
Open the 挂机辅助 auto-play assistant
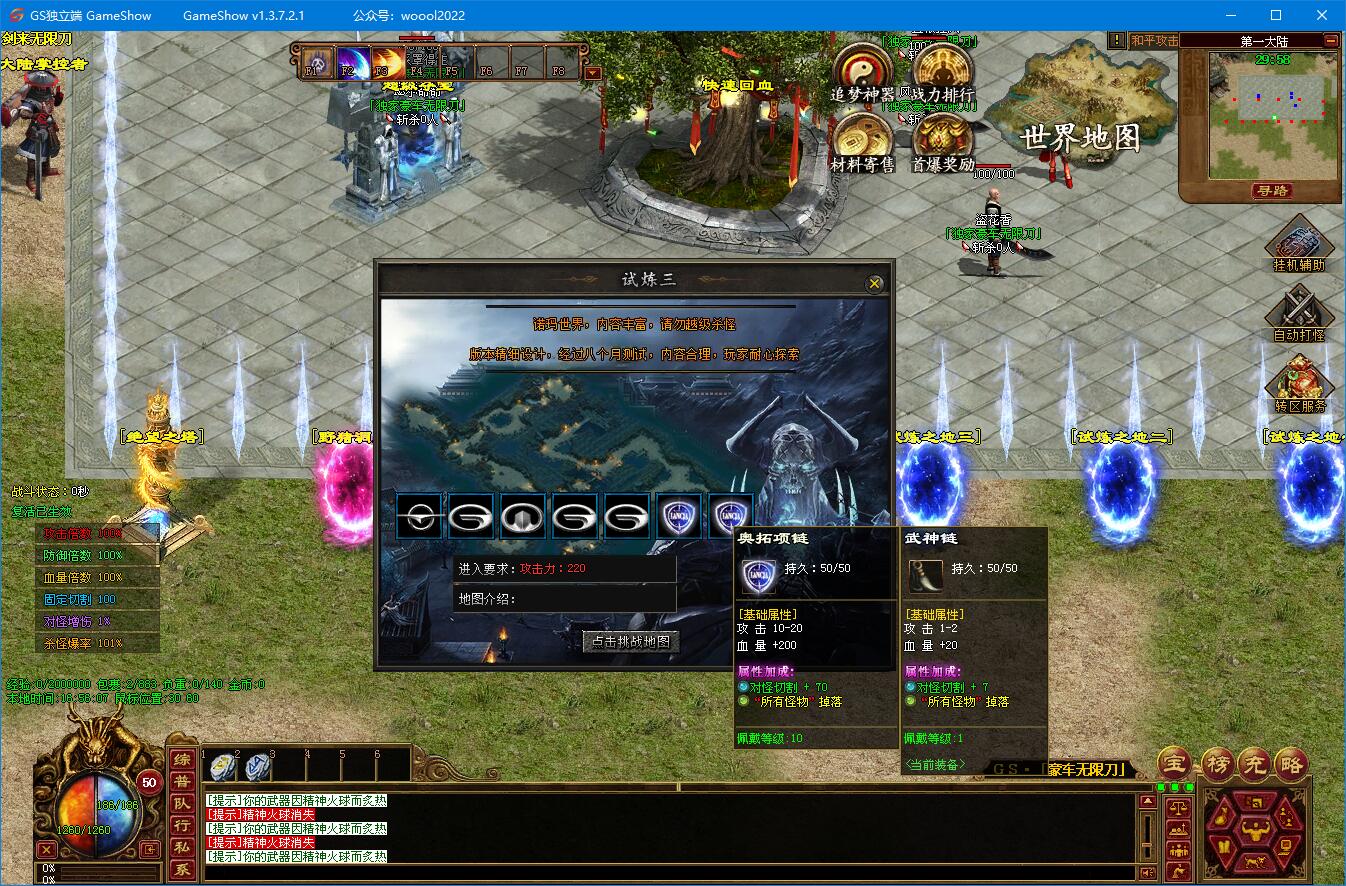point(1299,242)
